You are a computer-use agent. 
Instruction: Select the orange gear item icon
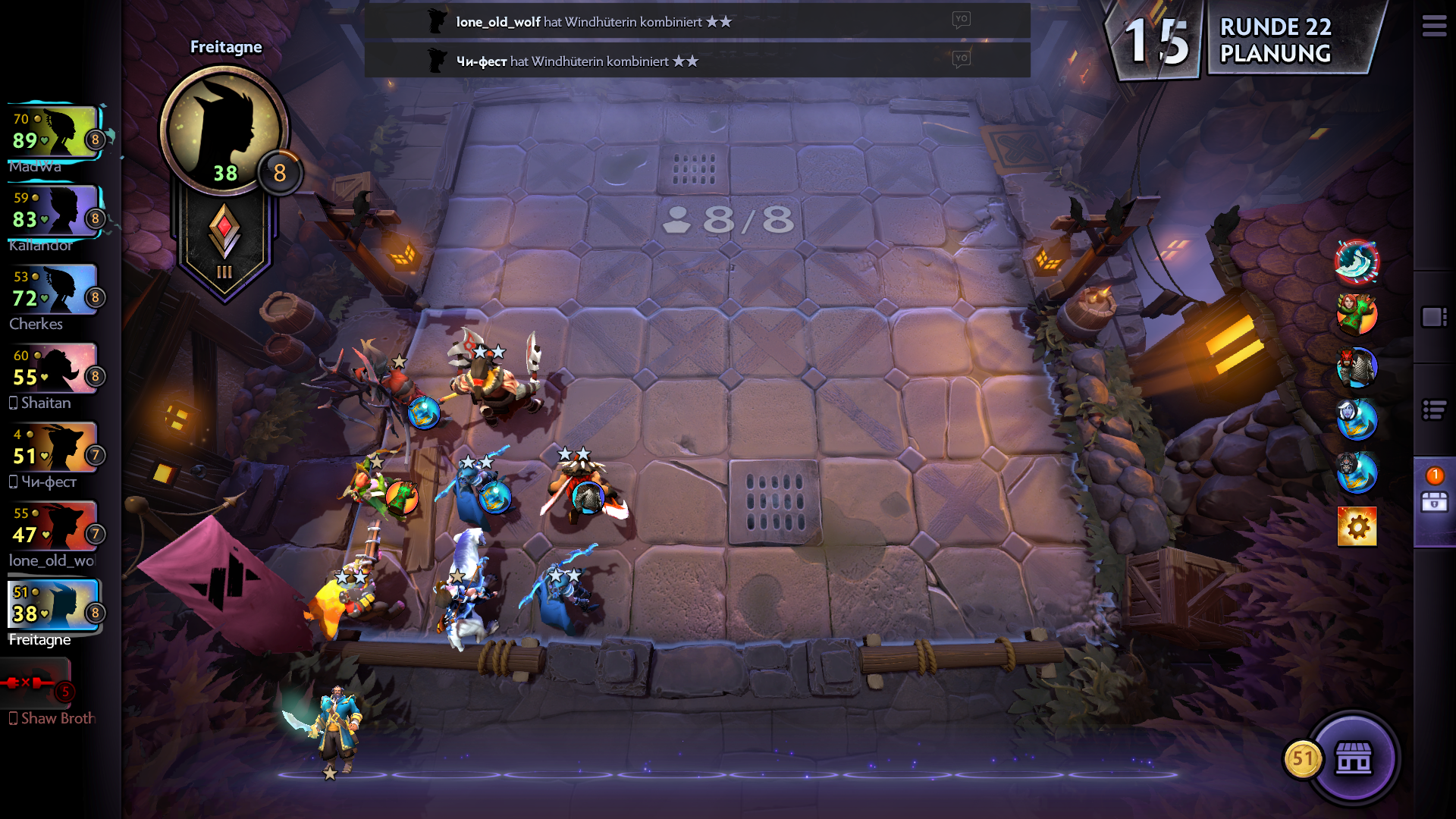point(1357,526)
